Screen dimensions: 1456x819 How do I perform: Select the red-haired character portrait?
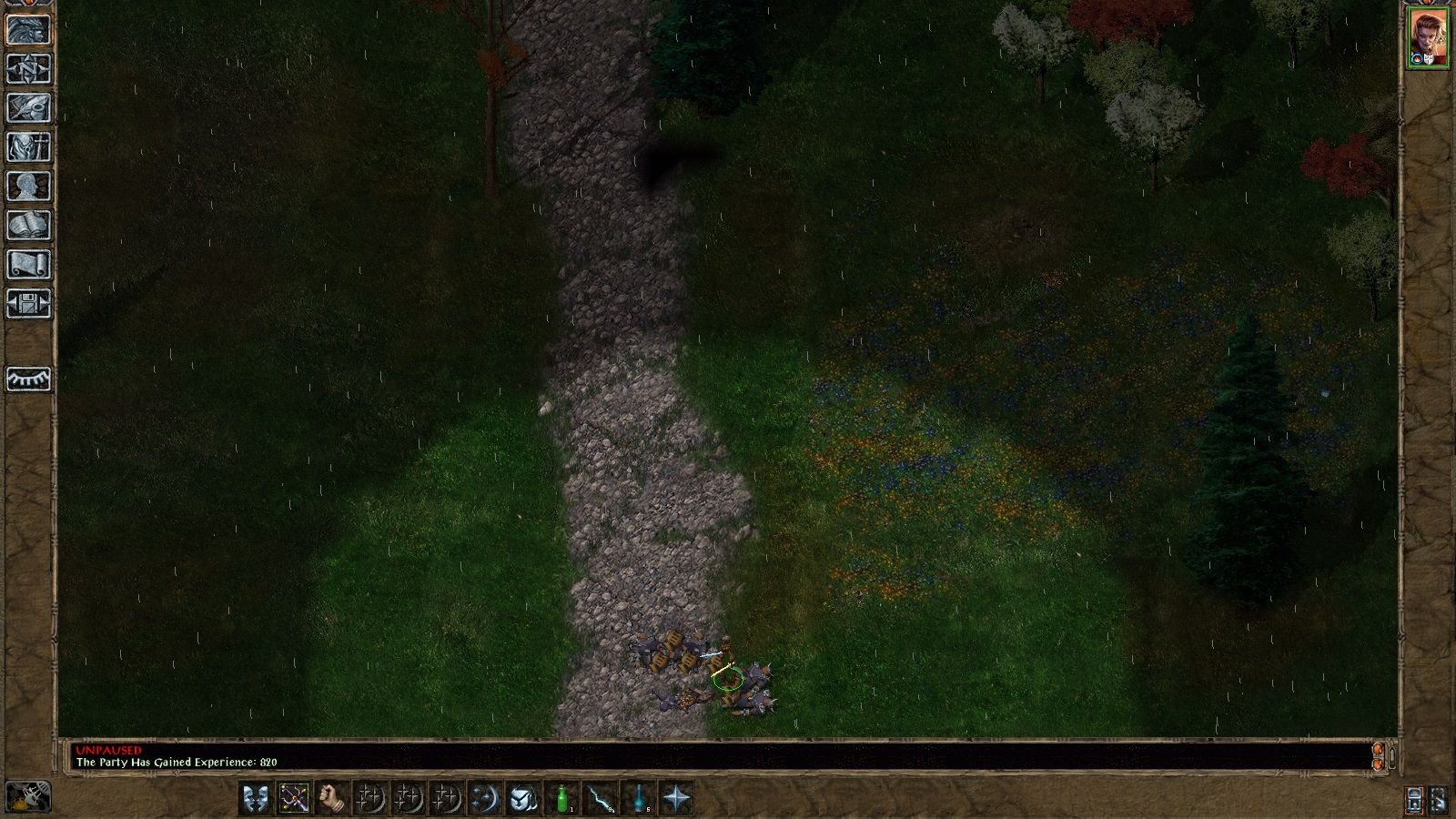click(1429, 37)
